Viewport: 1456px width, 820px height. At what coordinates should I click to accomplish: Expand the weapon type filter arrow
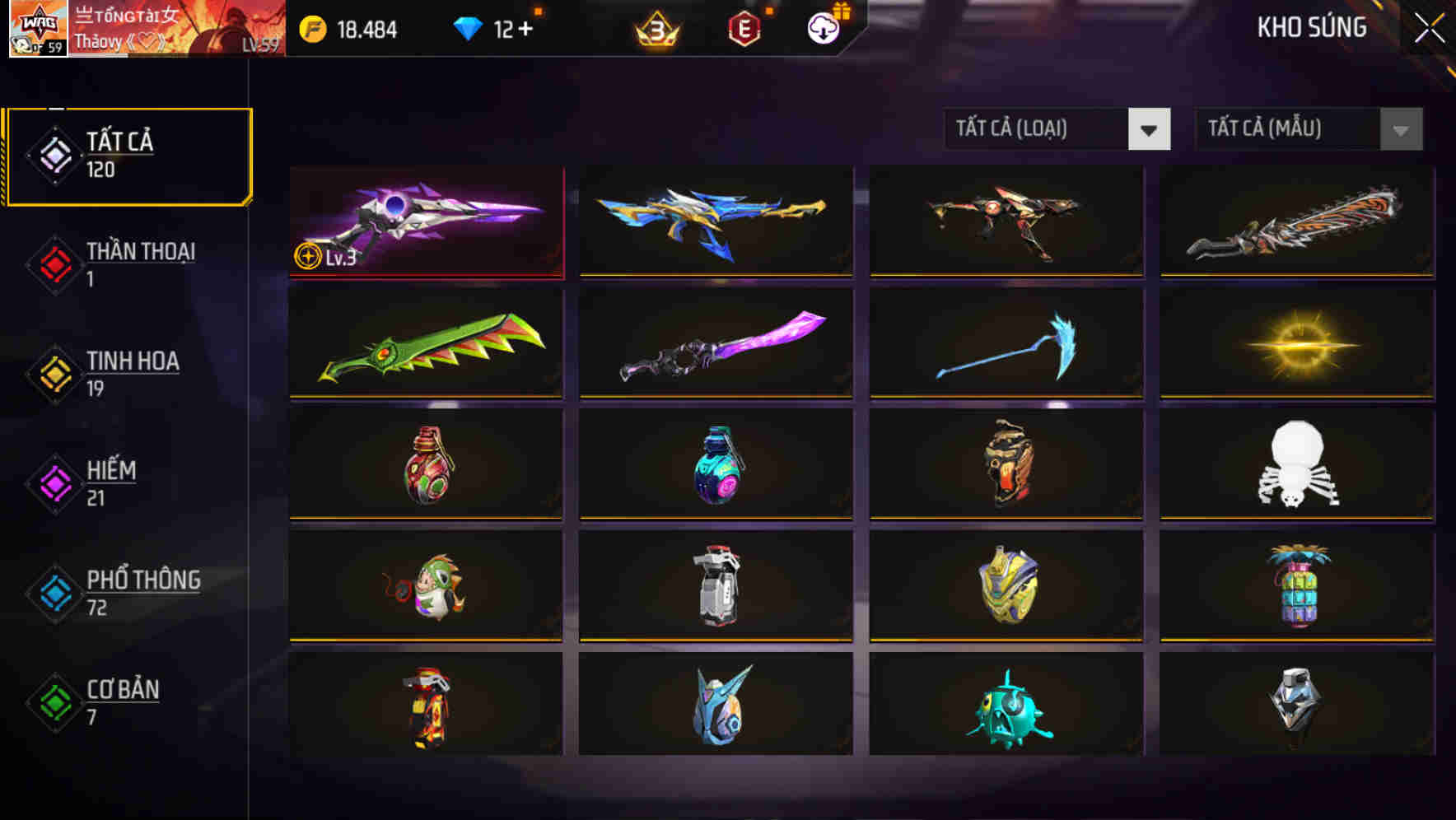[1150, 129]
